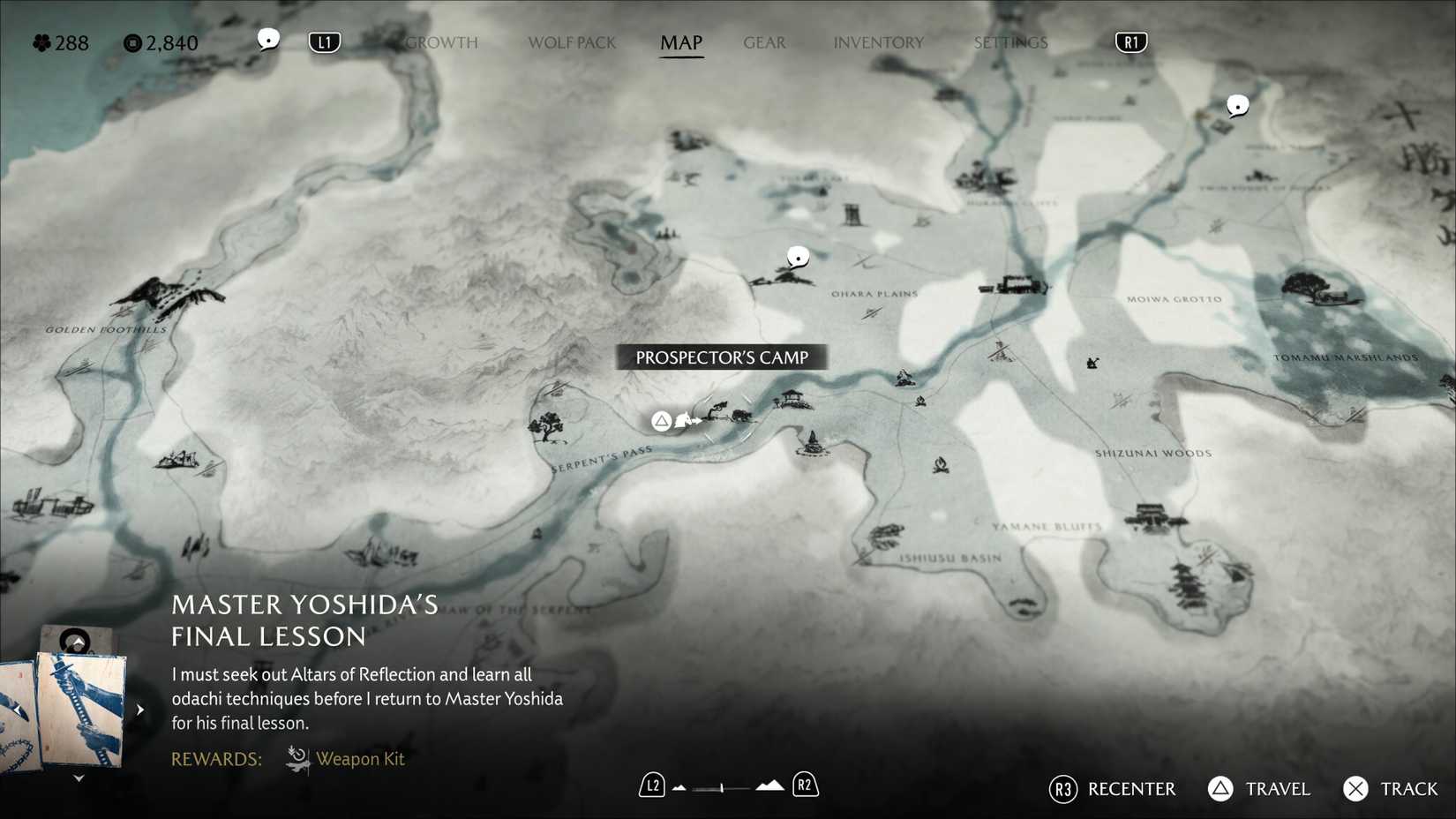Switch to the Settings tab
The width and height of the screenshot is (1456, 819).
coord(1010,42)
